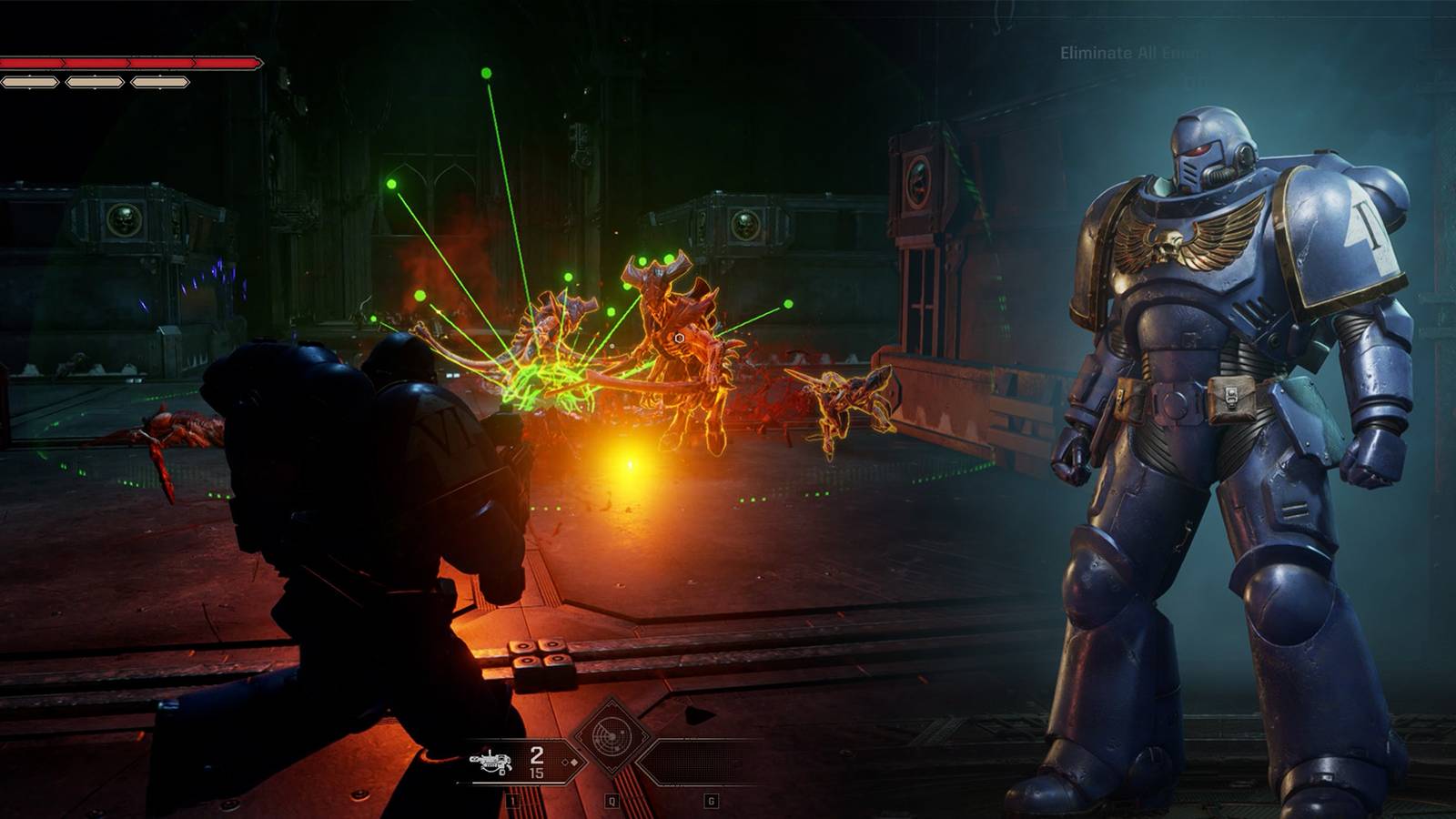1456x819 pixels.
Task: Click the G grenade slot panel
Action: pyautogui.click(x=712, y=801)
